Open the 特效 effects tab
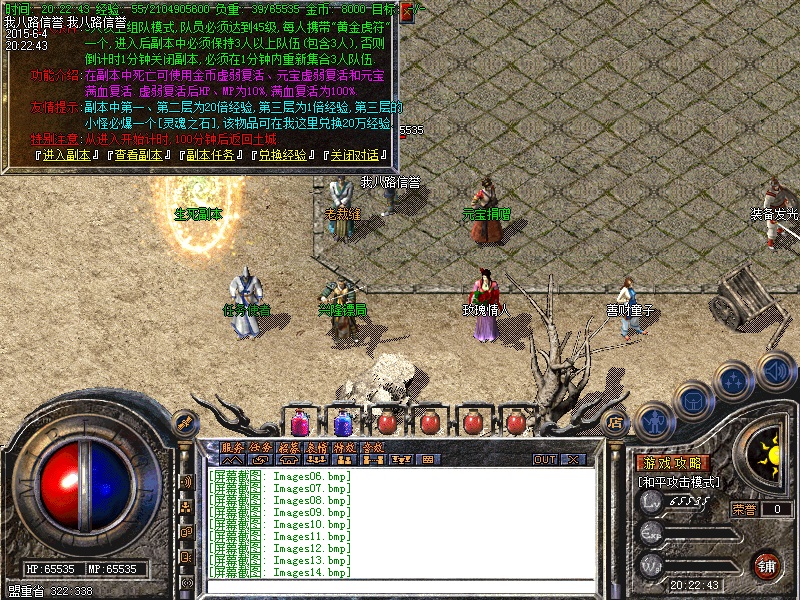This screenshot has width=800, height=600. point(345,447)
